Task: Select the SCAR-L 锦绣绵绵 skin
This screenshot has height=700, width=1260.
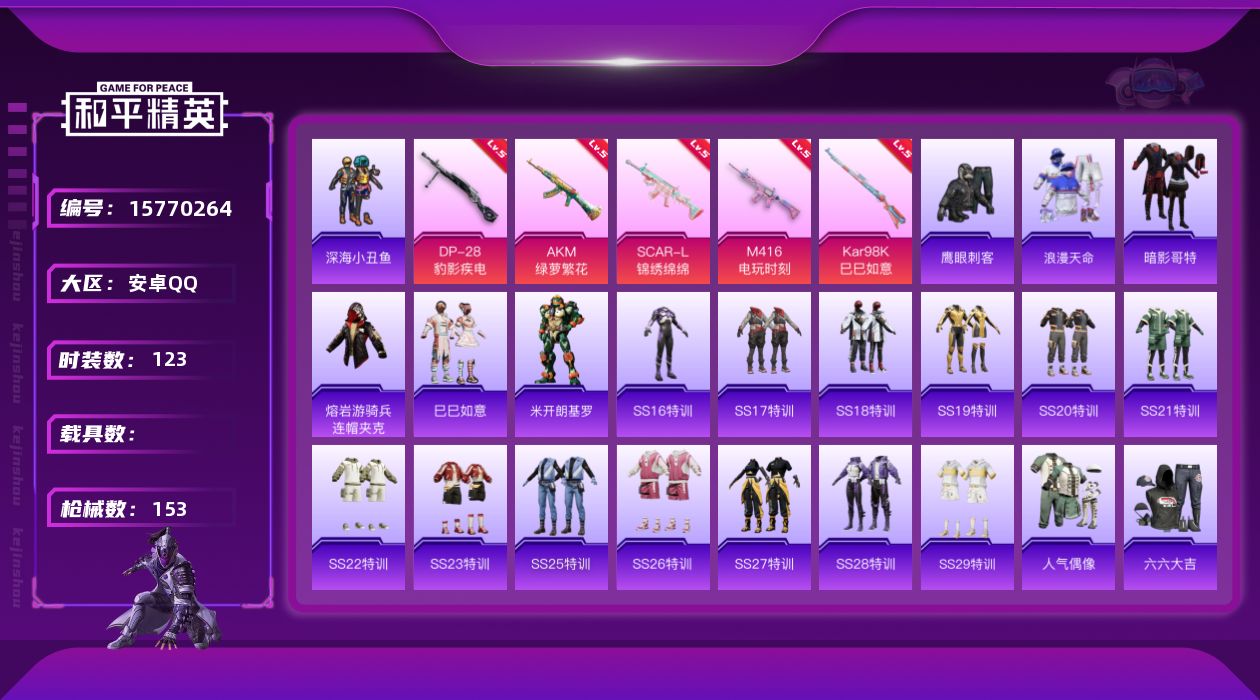Action: coord(663,211)
